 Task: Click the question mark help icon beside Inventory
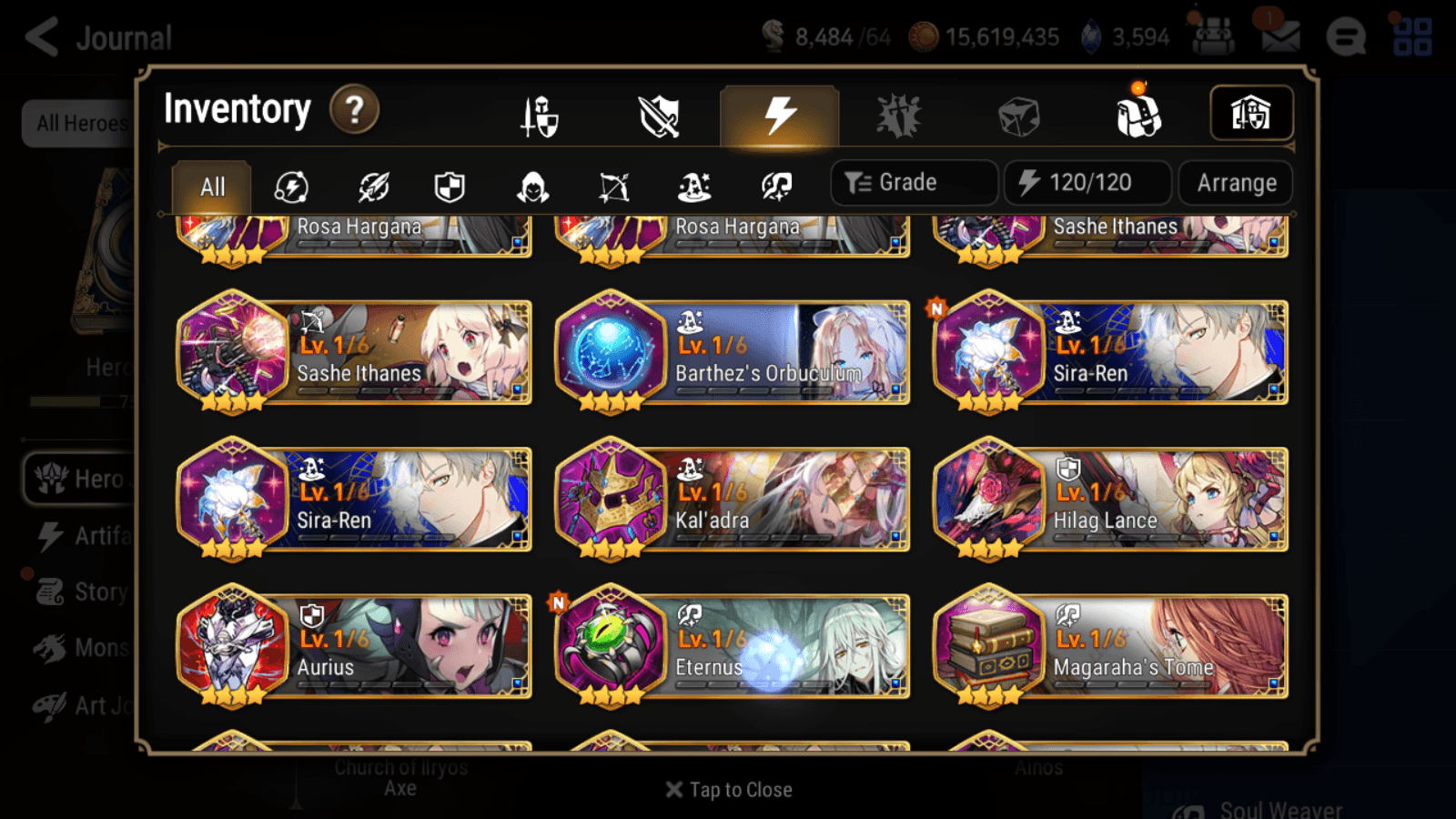click(353, 109)
